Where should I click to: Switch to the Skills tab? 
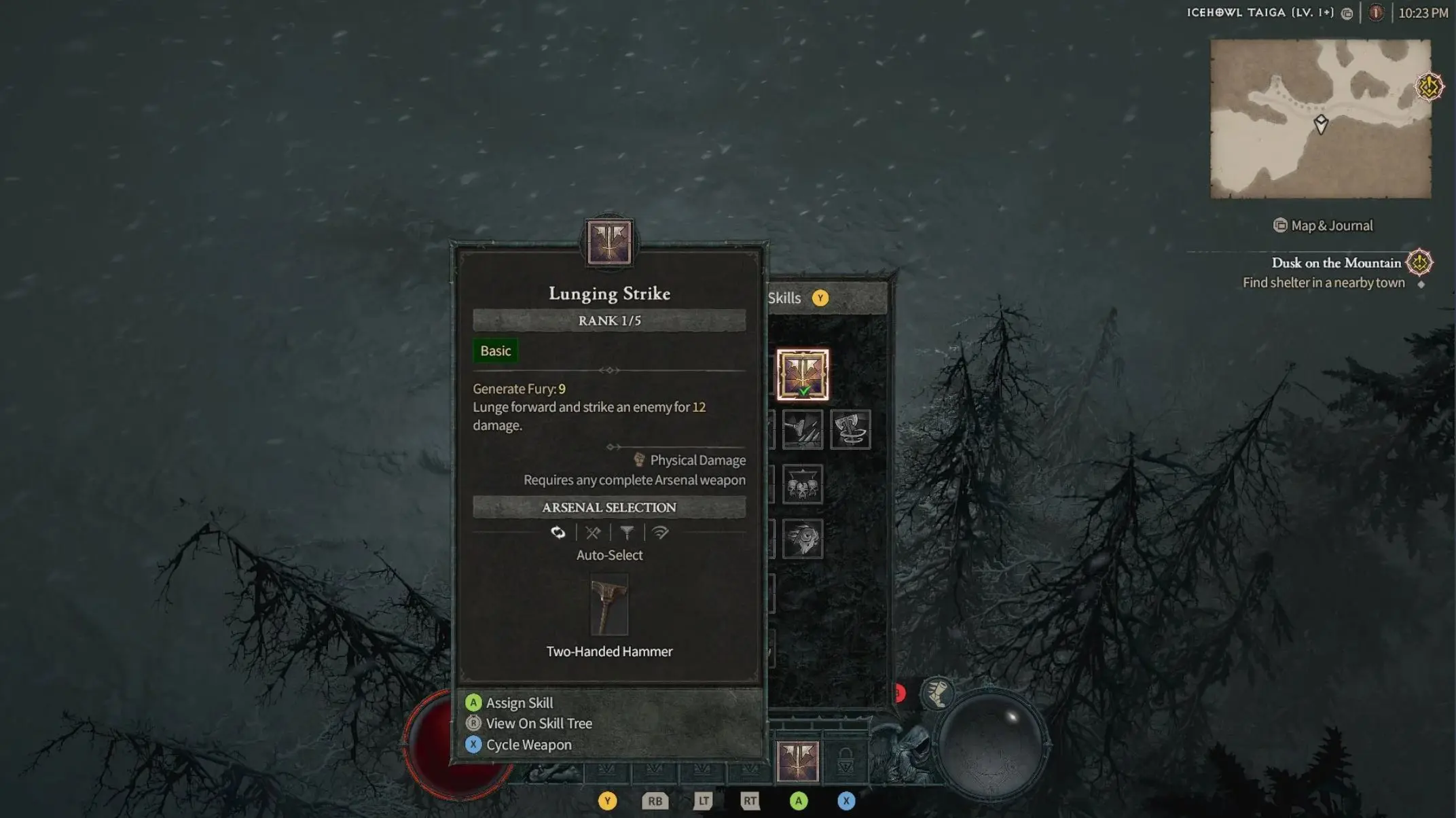tap(785, 298)
